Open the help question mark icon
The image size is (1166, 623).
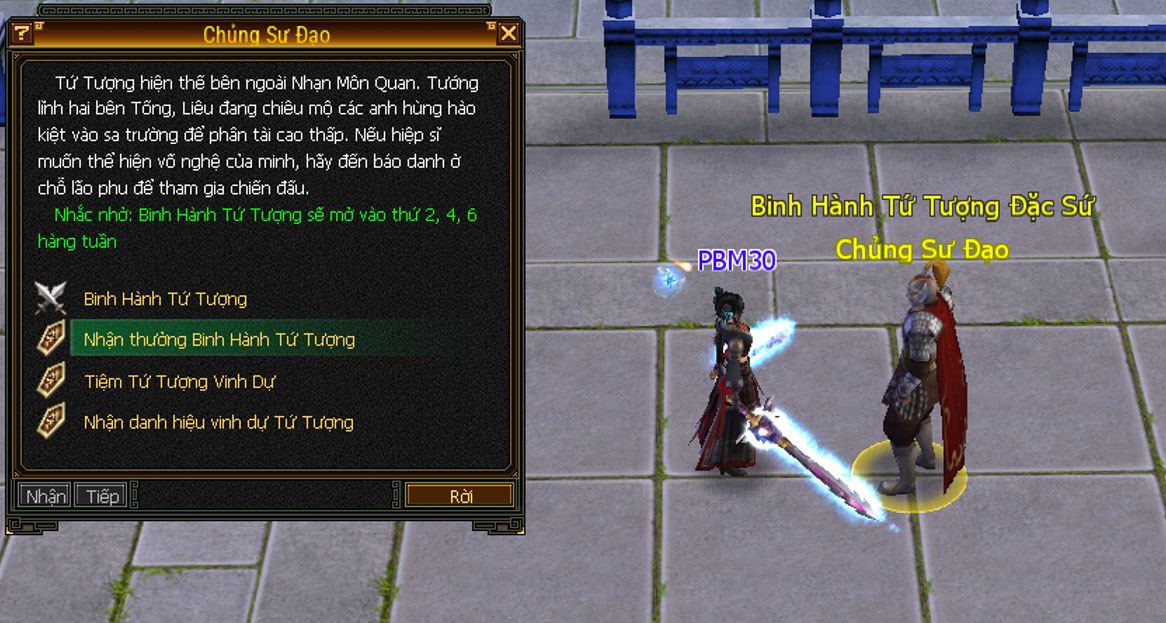[x=21, y=34]
